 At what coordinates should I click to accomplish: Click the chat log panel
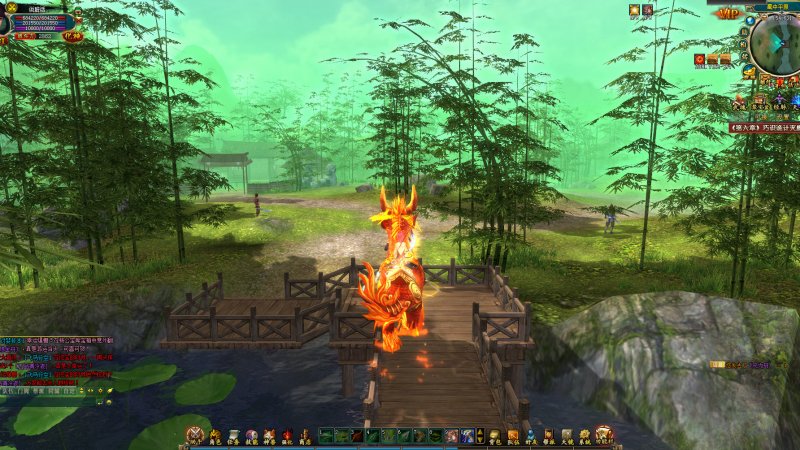pos(55,365)
